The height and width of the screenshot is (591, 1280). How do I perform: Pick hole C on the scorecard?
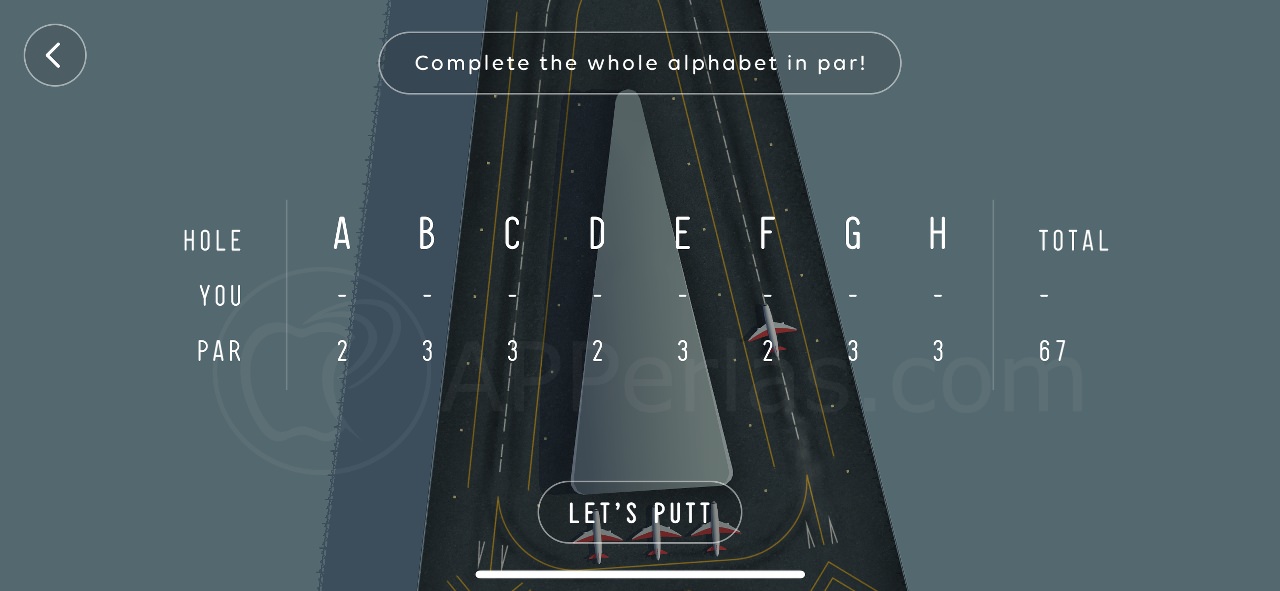[512, 234]
